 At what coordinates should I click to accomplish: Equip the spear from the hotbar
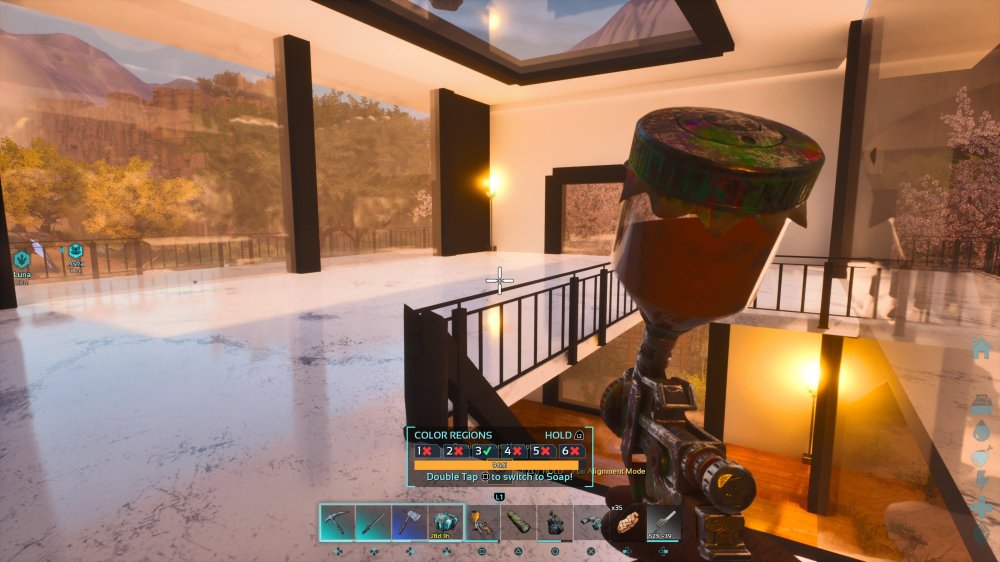point(373,522)
